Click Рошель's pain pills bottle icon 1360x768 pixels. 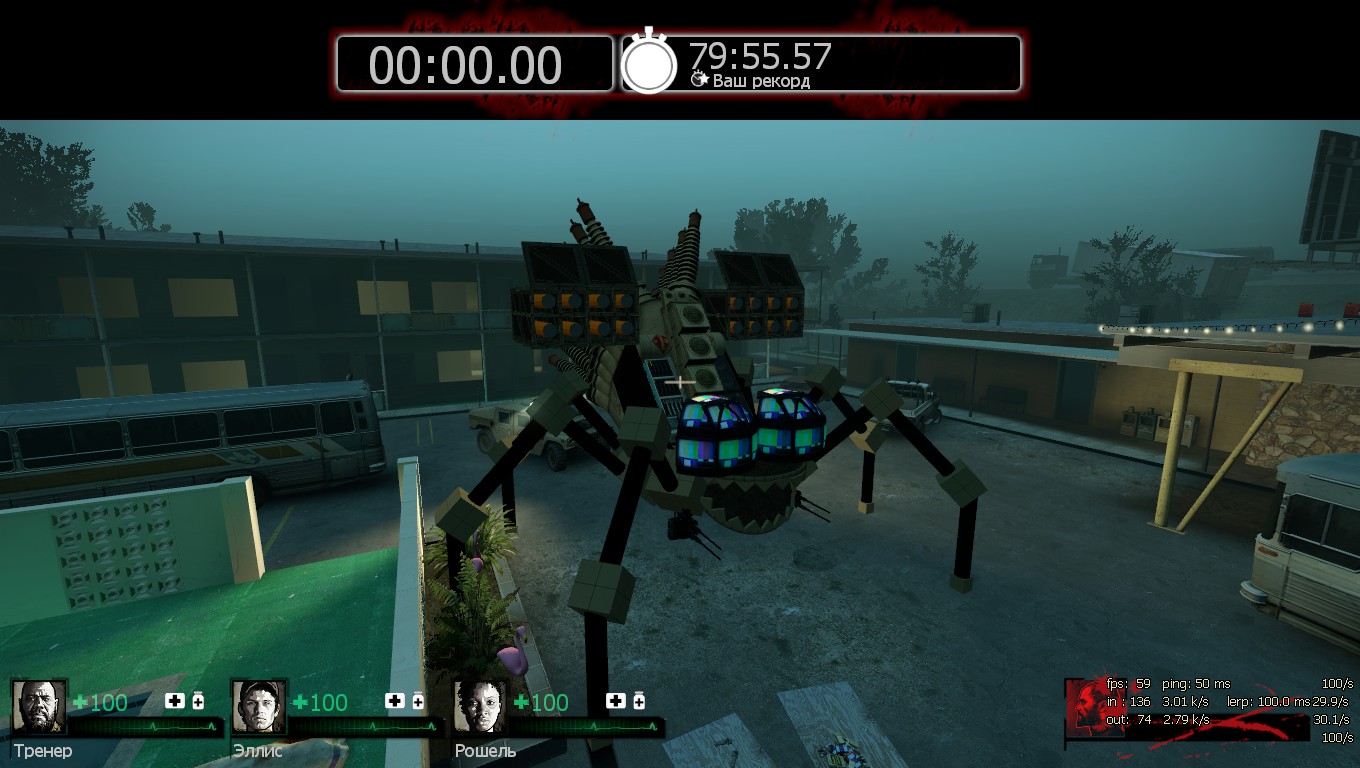click(639, 701)
